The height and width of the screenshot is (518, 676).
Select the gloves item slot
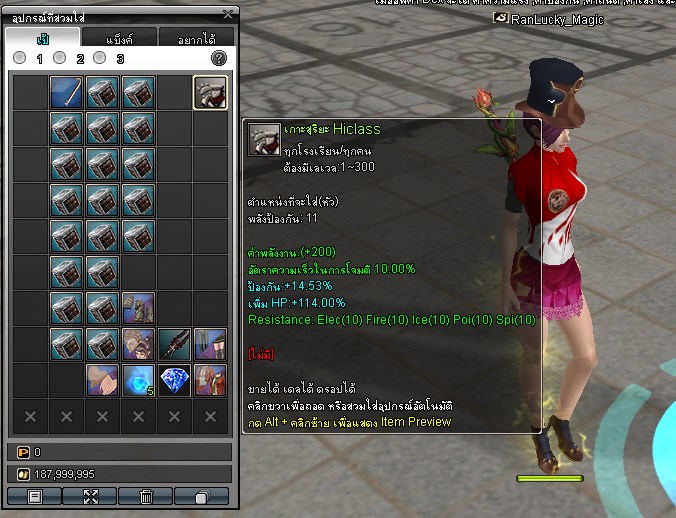coord(102,380)
